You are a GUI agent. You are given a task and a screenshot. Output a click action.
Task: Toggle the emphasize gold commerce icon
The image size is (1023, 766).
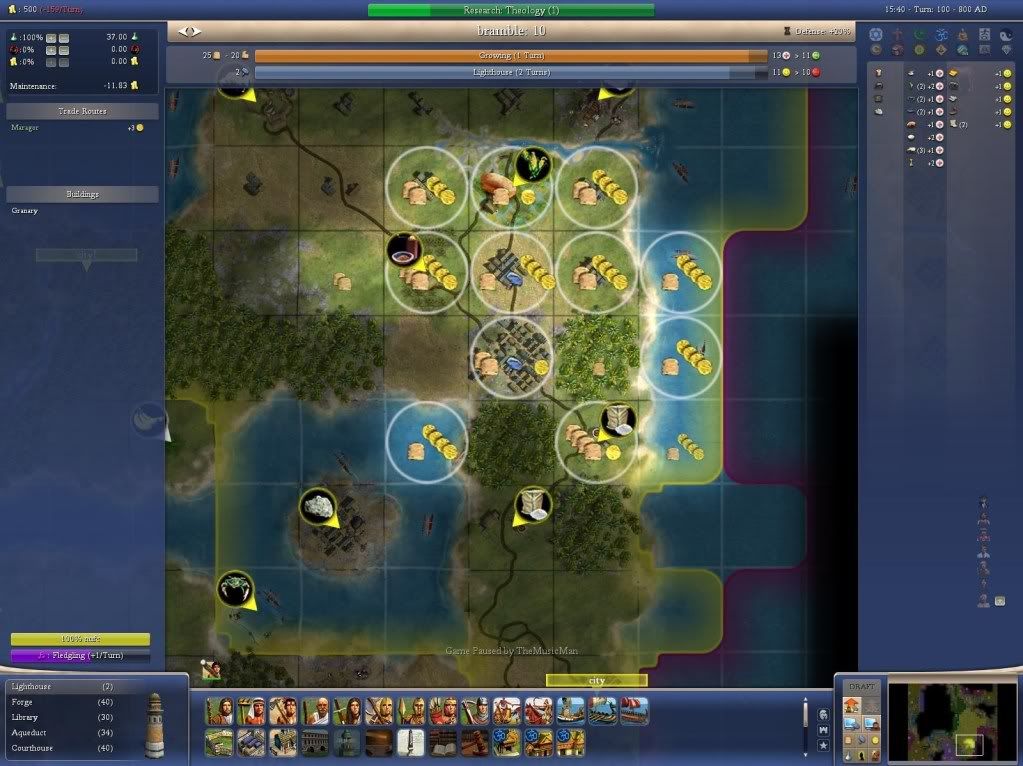[873, 739]
